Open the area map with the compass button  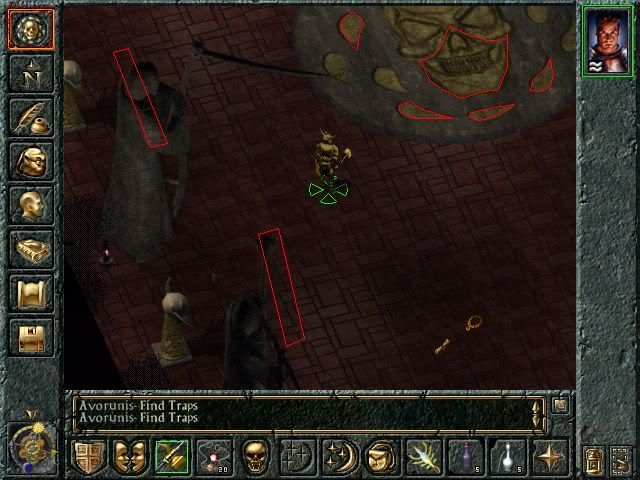32,74
